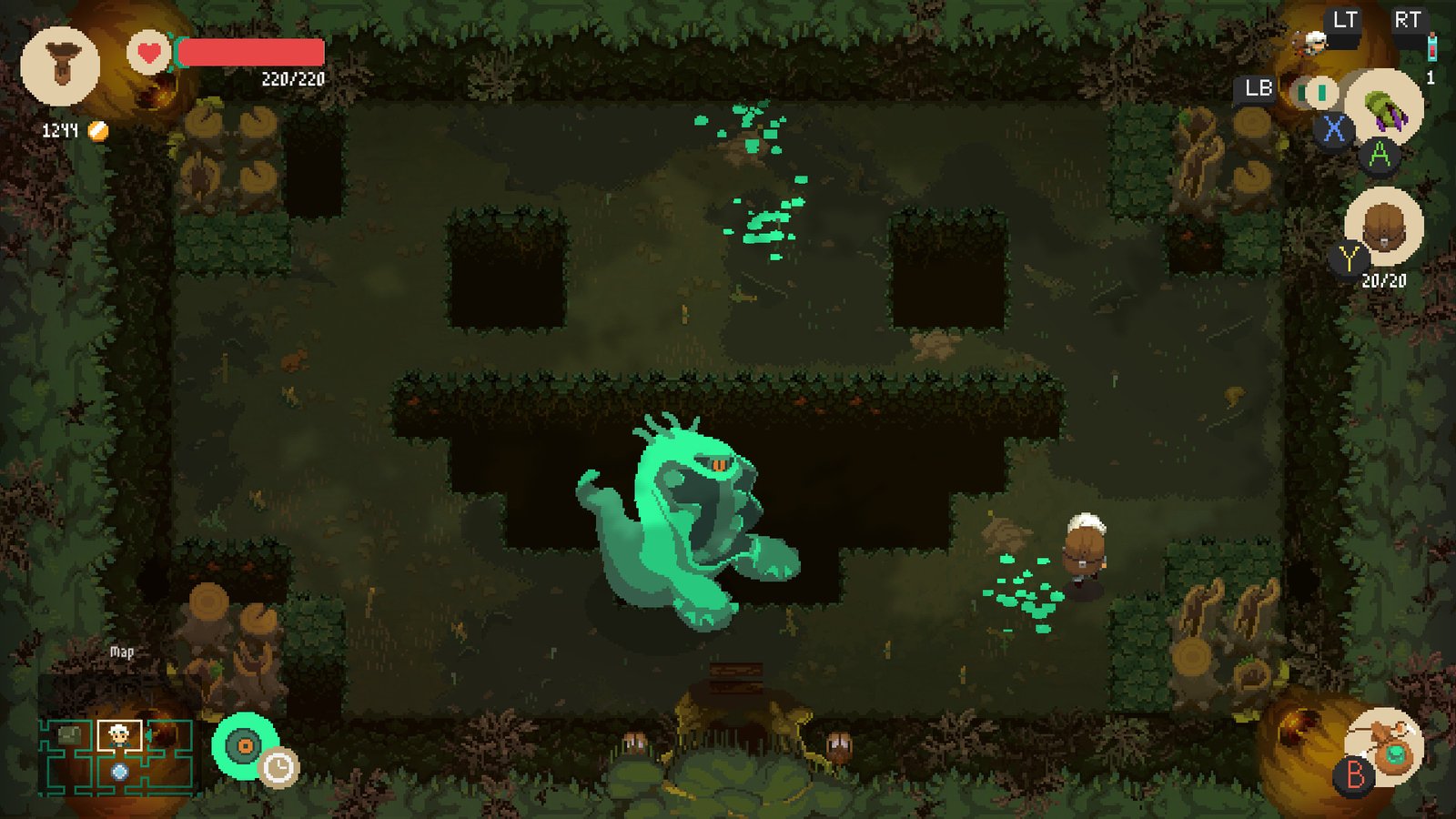This screenshot has width=1456, height=819.
Task: Click the chest room icon on the minimap
Action: point(69,734)
